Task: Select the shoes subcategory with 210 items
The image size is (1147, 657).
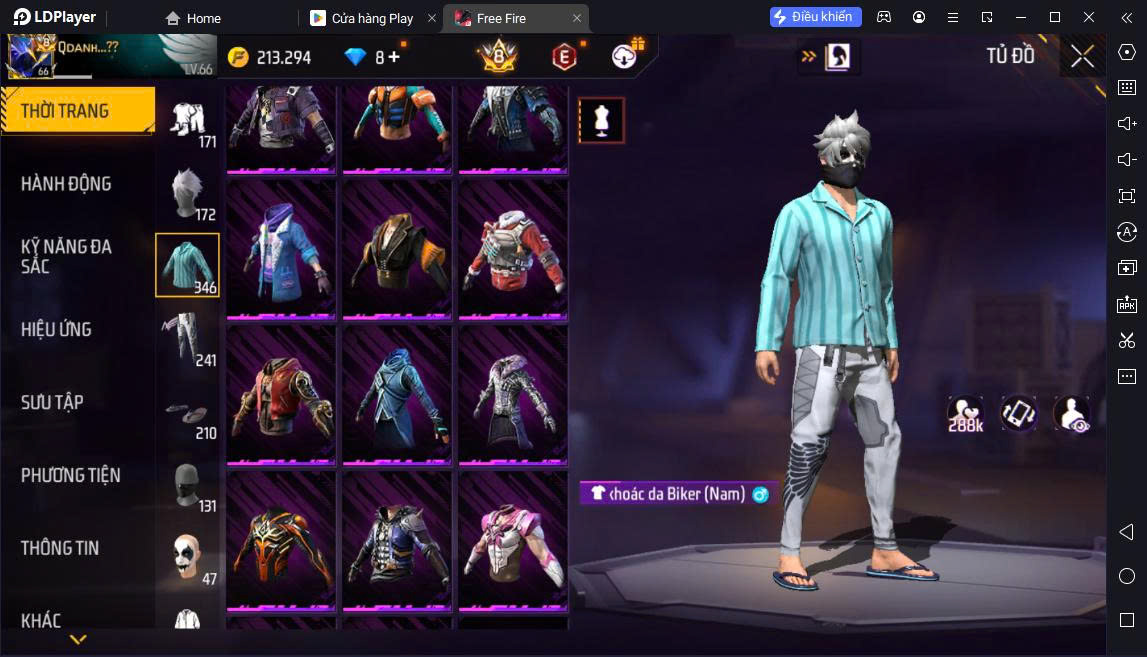Action: pyautogui.click(x=187, y=412)
